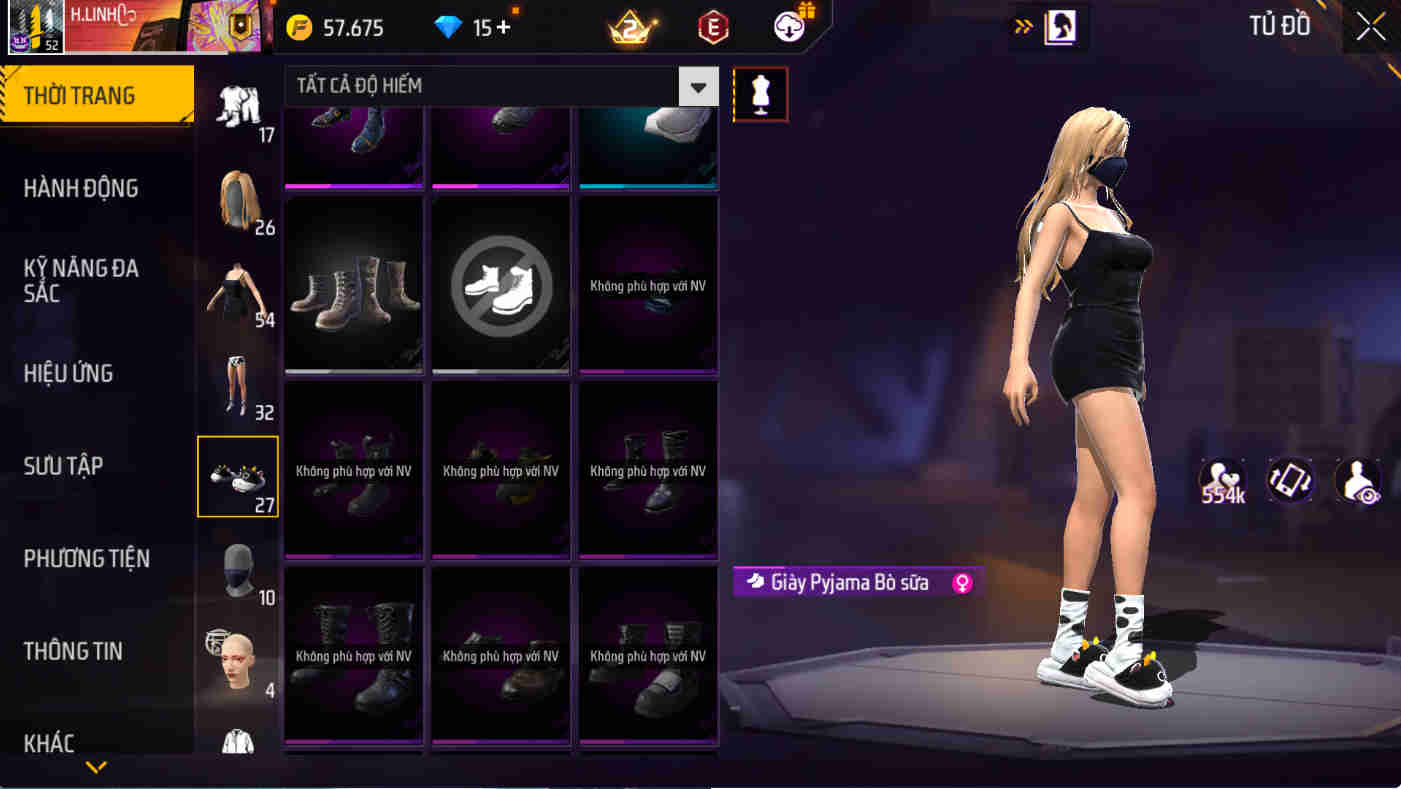Select the Giày Pyjama Bò sữa label

pos(855,582)
